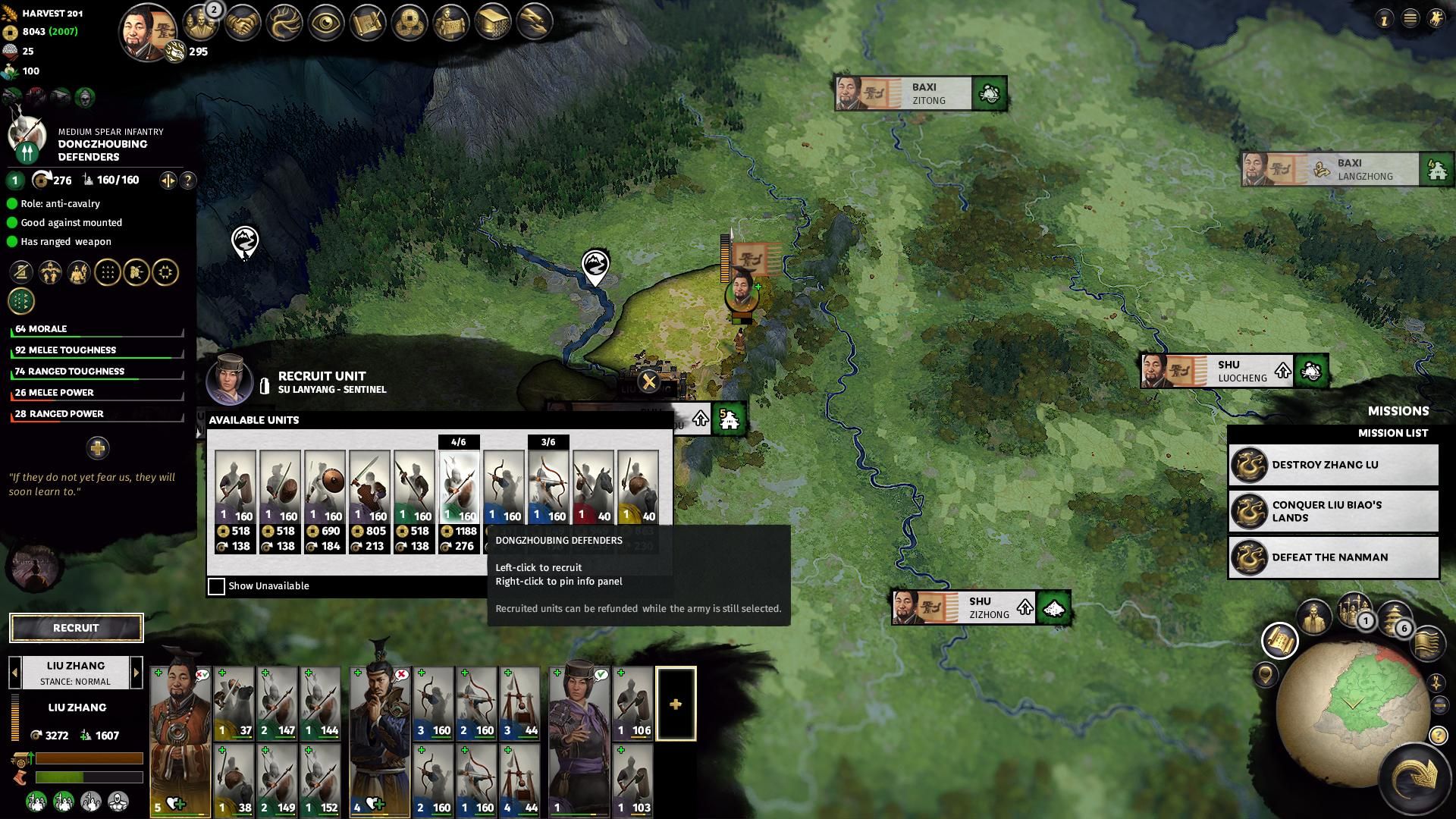
Task: Close the Recruit Unit panel
Action: point(649,381)
